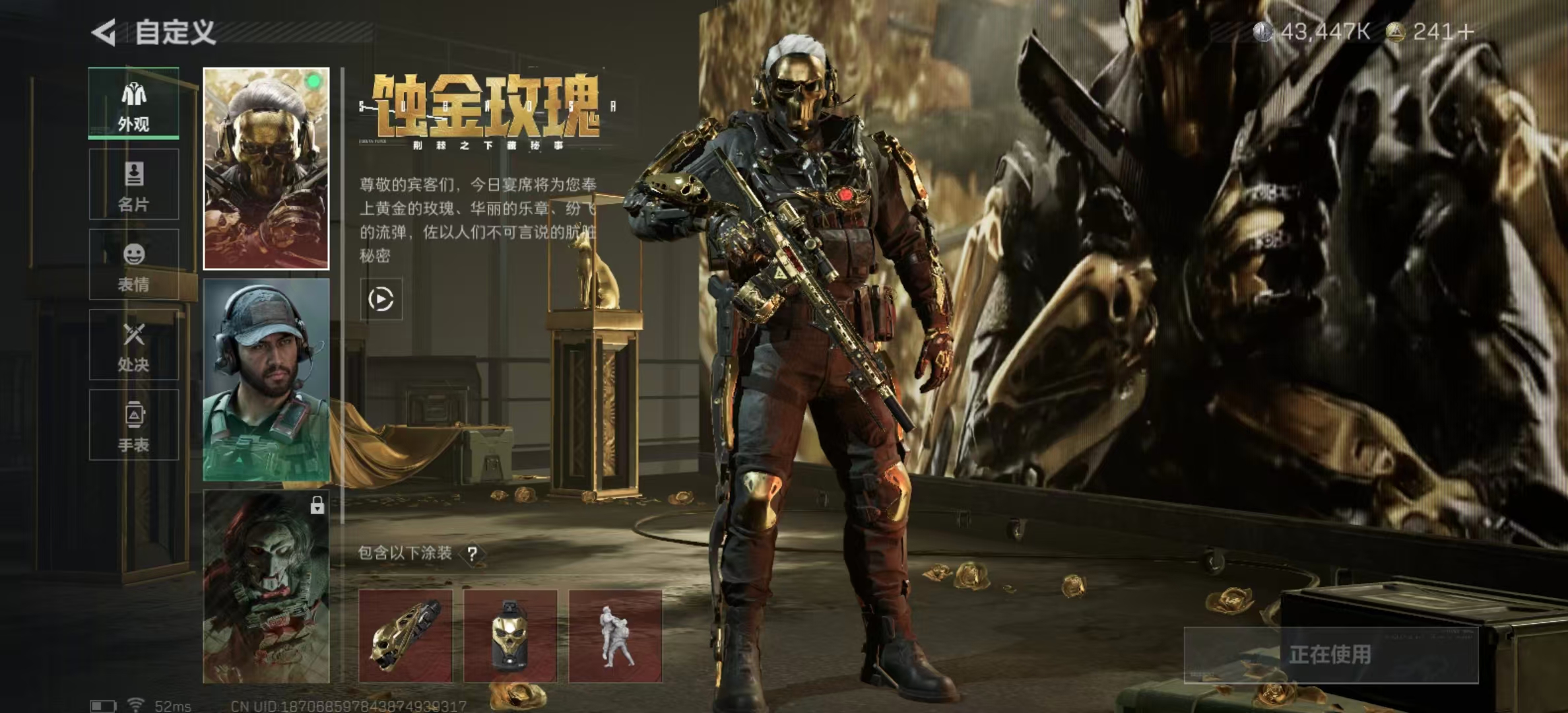Open the 手表 watch tab
The image size is (1568, 713).
(134, 425)
